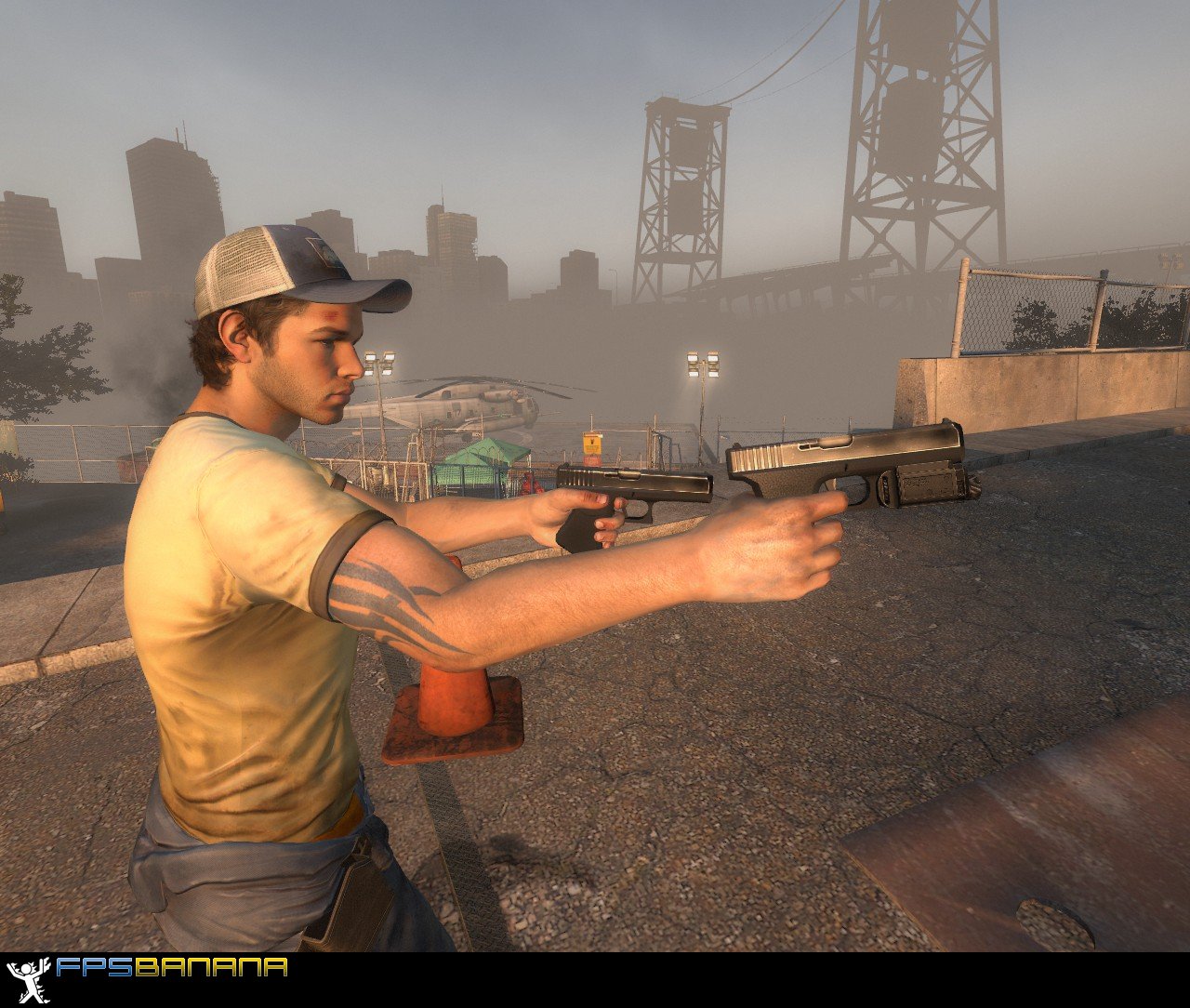This screenshot has width=1190, height=1008.
Task: Click the FPSBanana logo watermark
Action: (x=149, y=969)
